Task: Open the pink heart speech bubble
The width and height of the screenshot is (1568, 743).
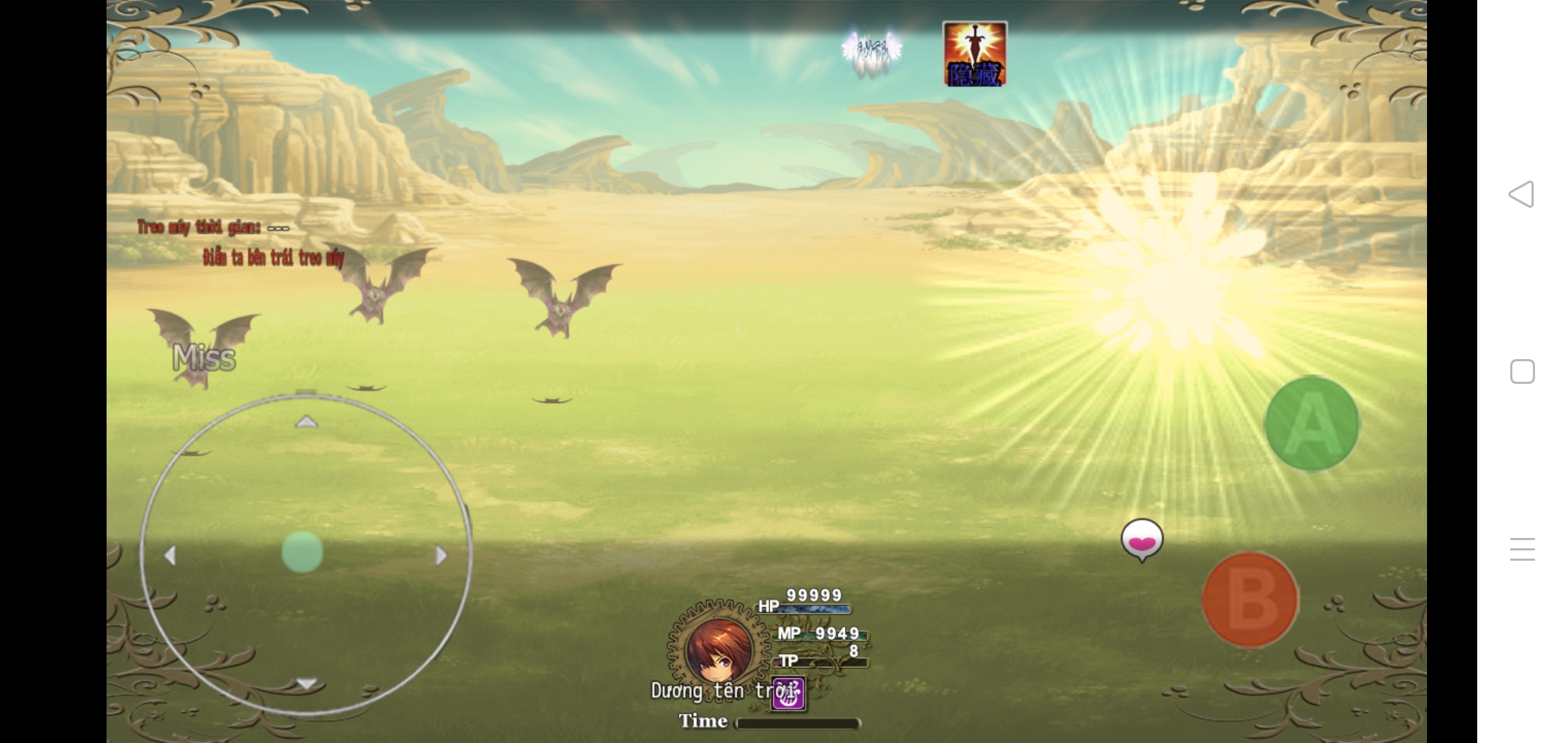Action: coord(1142,540)
